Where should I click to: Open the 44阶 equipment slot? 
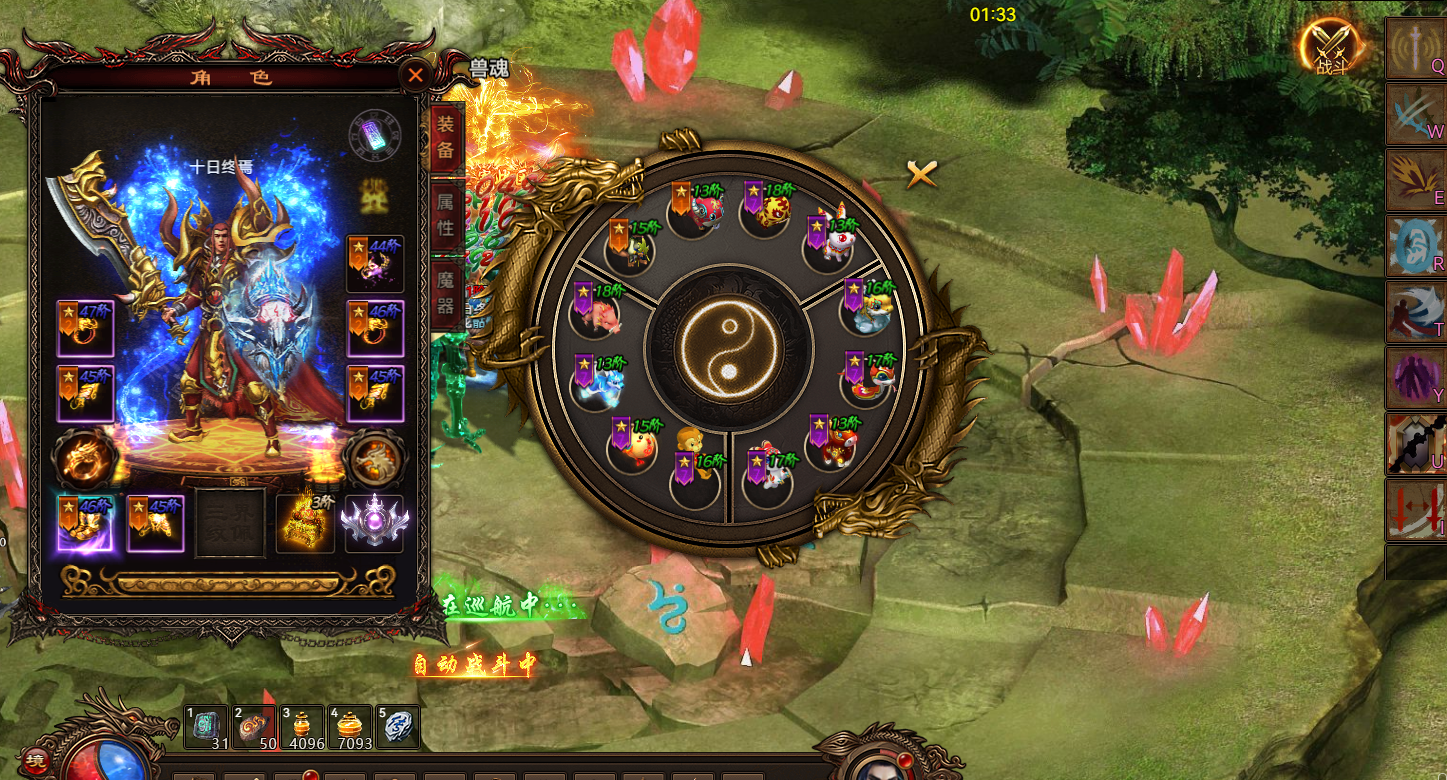(x=375, y=264)
